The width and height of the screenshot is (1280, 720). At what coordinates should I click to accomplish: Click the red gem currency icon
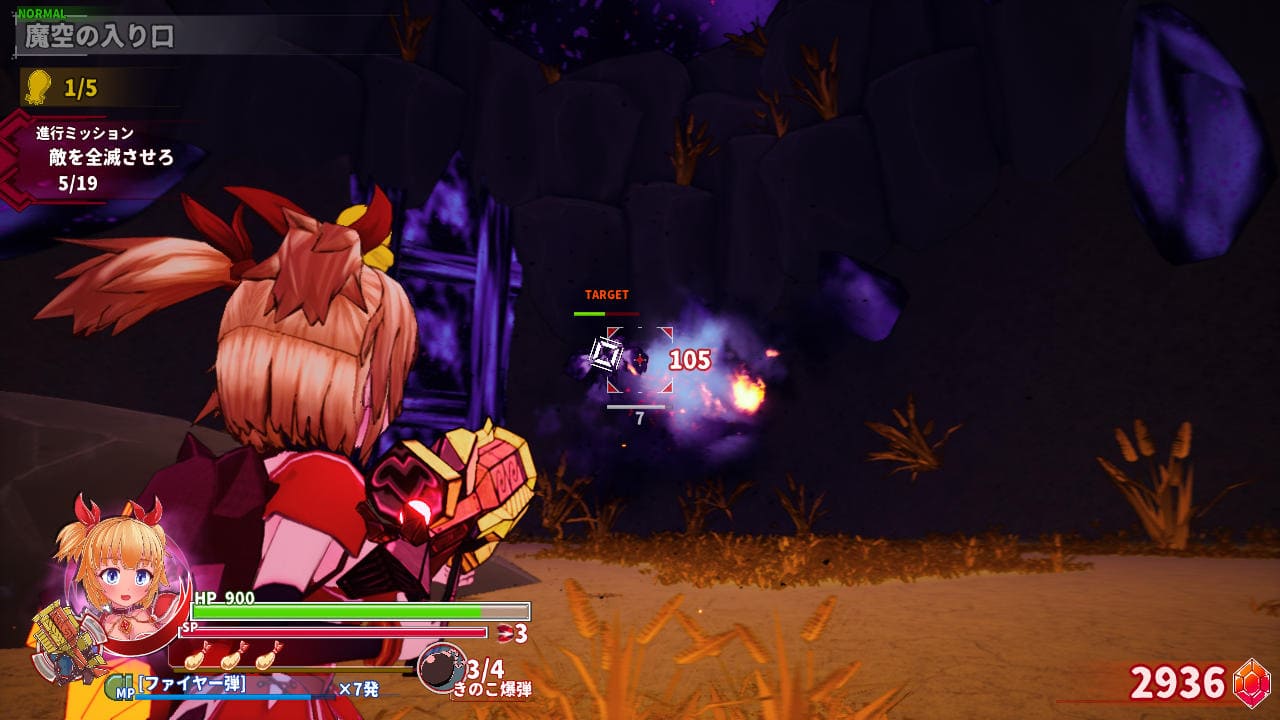[x=1250, y=682]
